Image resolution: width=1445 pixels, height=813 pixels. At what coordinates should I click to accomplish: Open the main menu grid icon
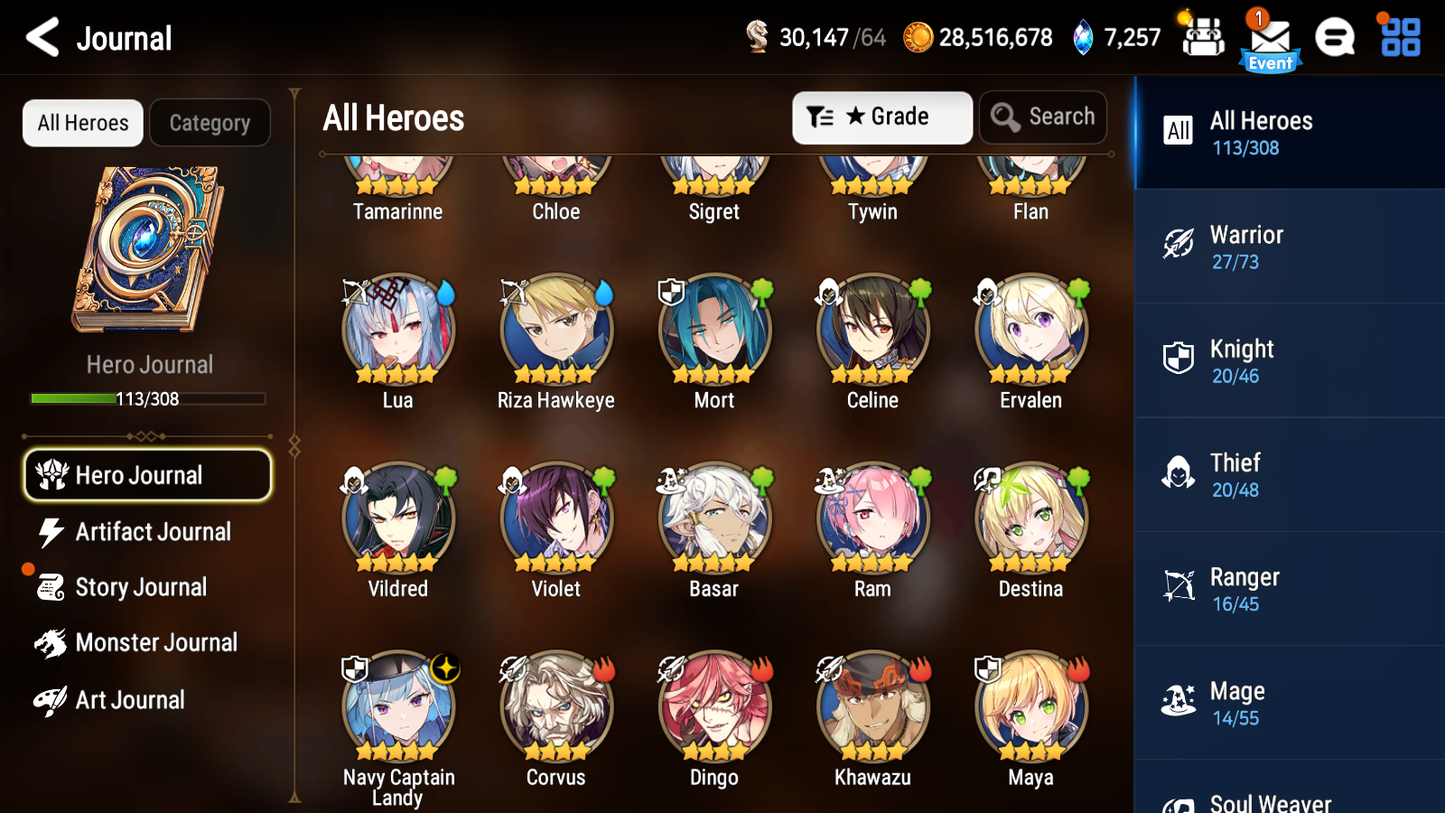[1398, 38]
